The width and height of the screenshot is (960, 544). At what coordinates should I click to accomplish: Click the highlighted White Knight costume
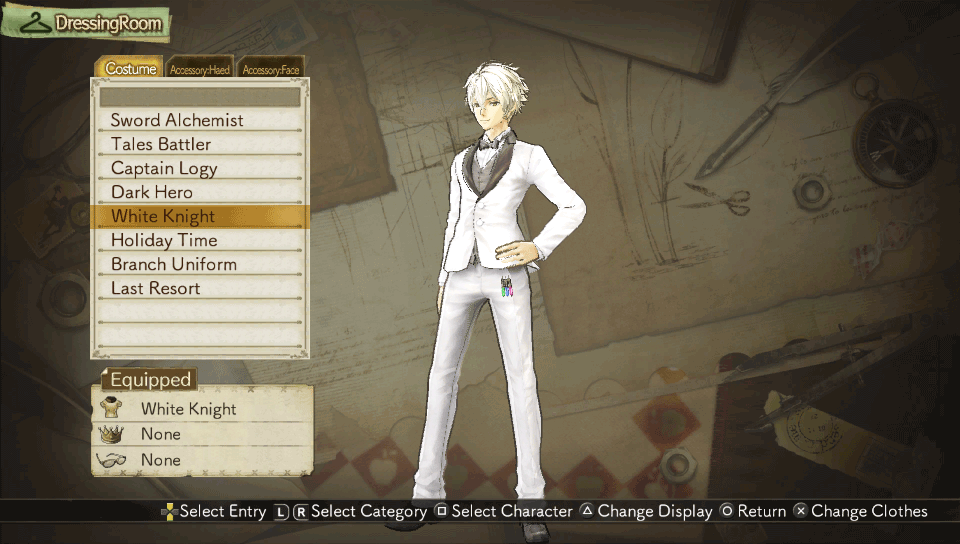point(200,216)
